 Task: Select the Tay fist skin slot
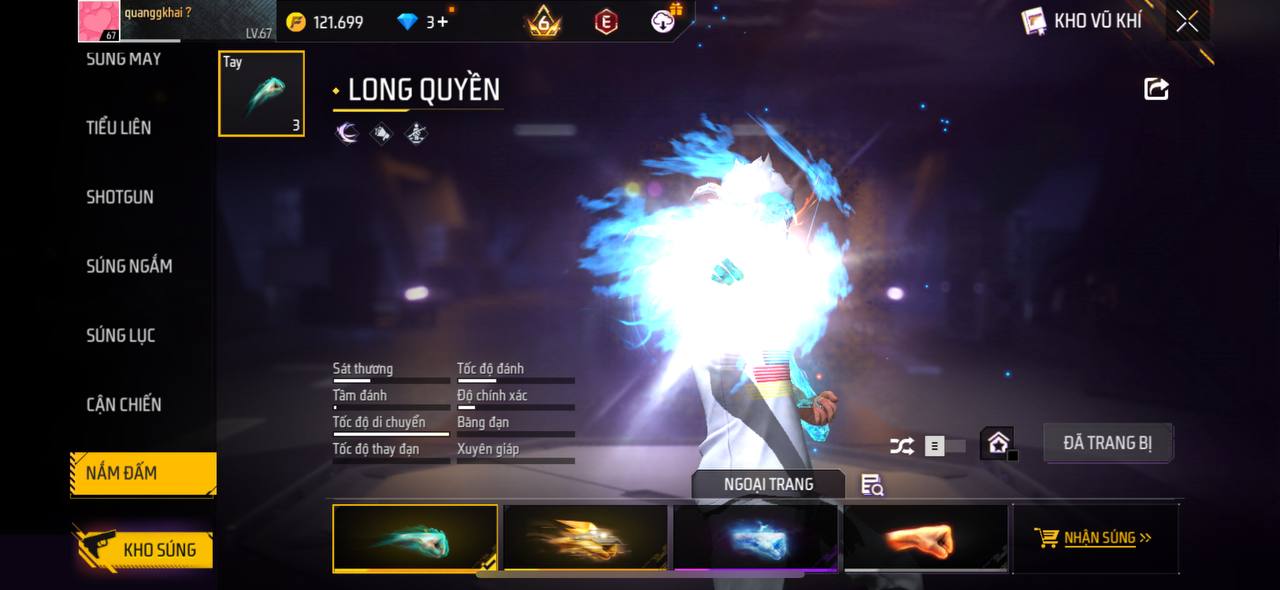[261, 94]
